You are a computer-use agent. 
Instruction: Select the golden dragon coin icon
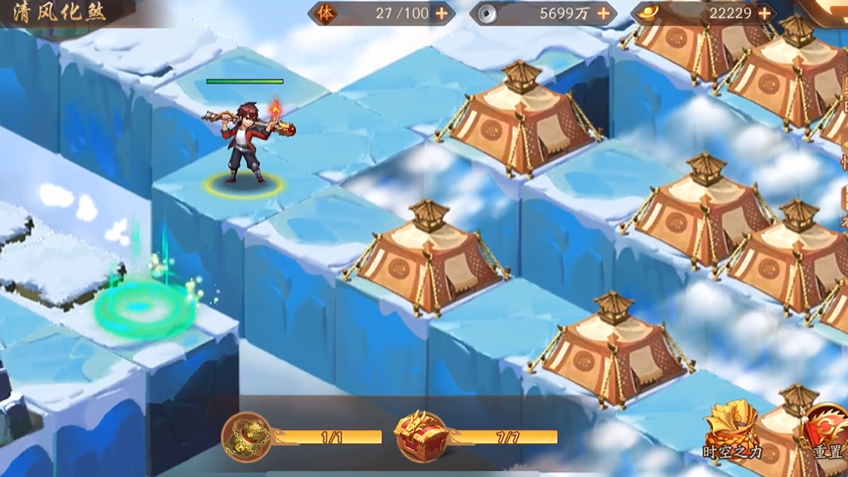[x=246, y=437]
